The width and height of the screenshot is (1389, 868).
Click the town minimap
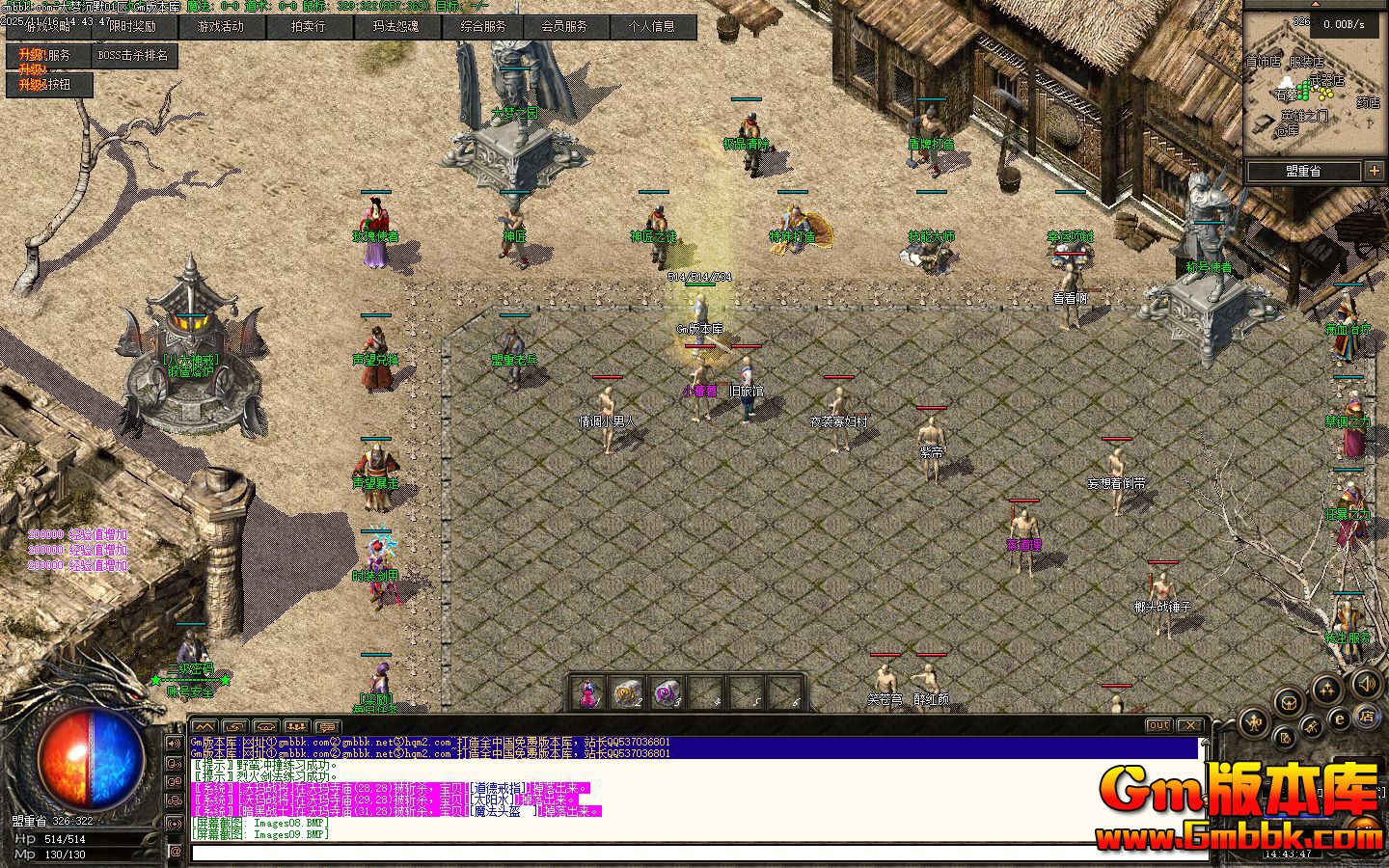pos(1313,87)
